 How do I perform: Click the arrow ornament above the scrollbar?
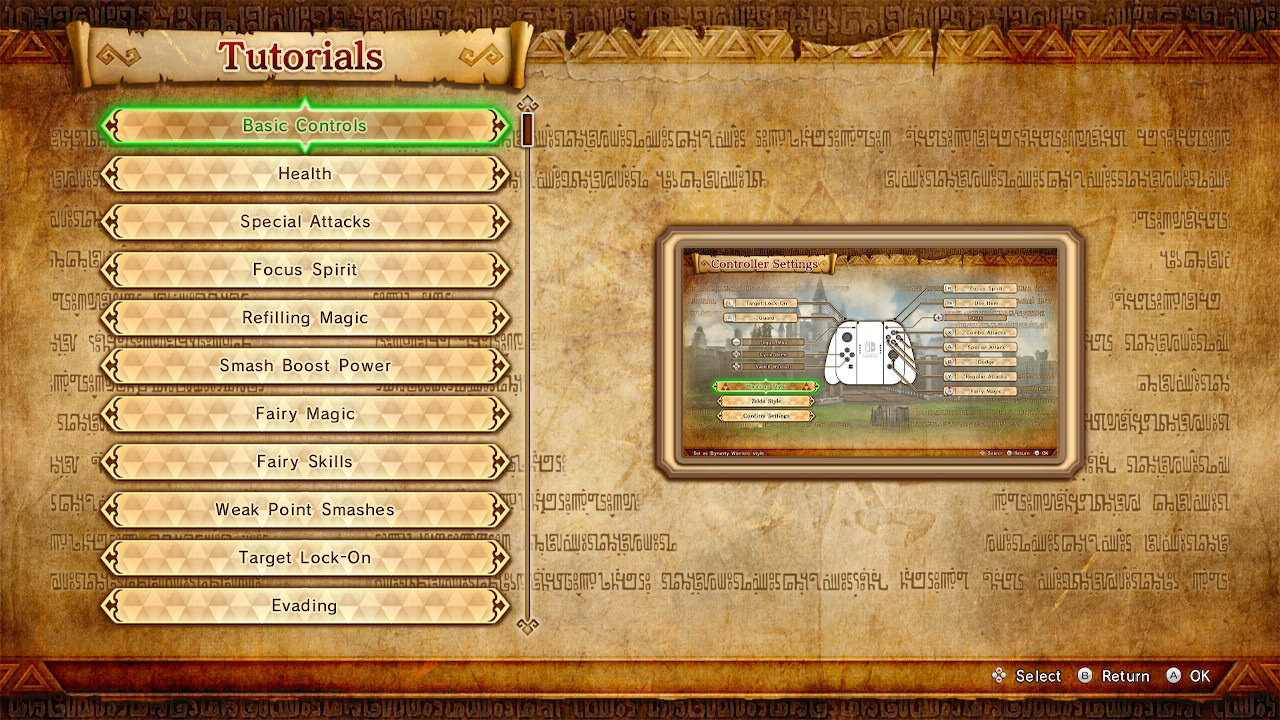click(528, 104)
